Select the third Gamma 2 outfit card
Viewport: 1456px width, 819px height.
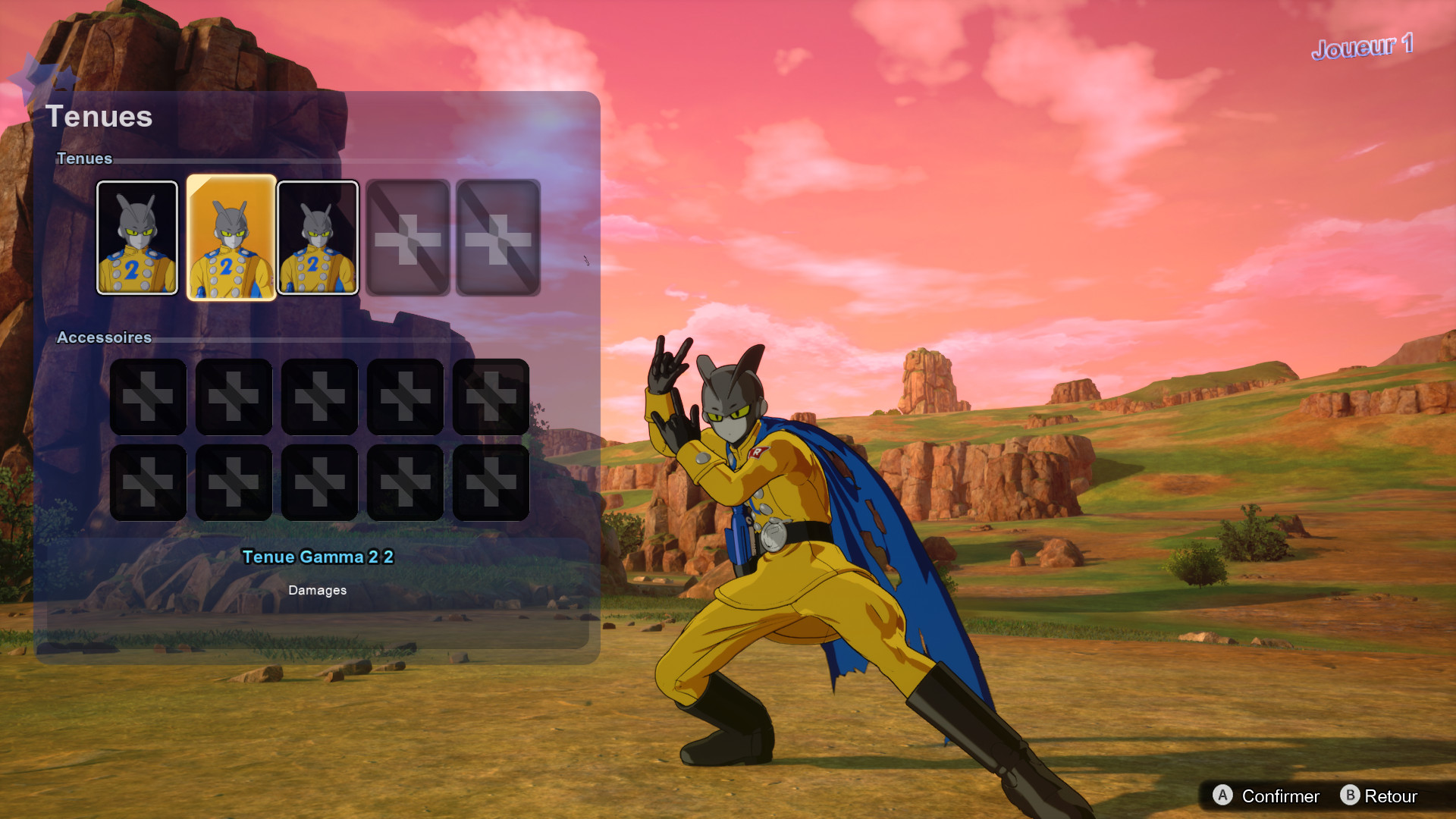coord(318,237)
